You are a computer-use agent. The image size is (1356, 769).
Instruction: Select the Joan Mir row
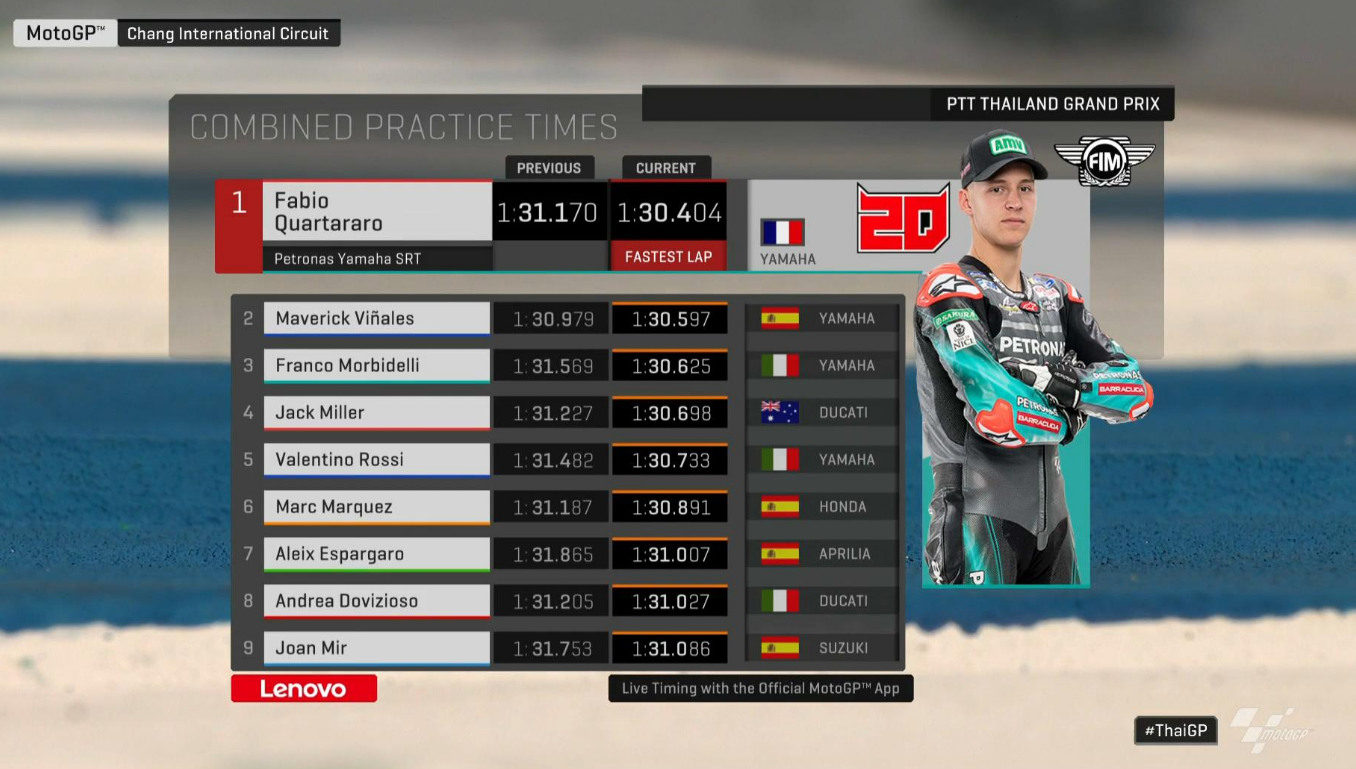point(377,647)
